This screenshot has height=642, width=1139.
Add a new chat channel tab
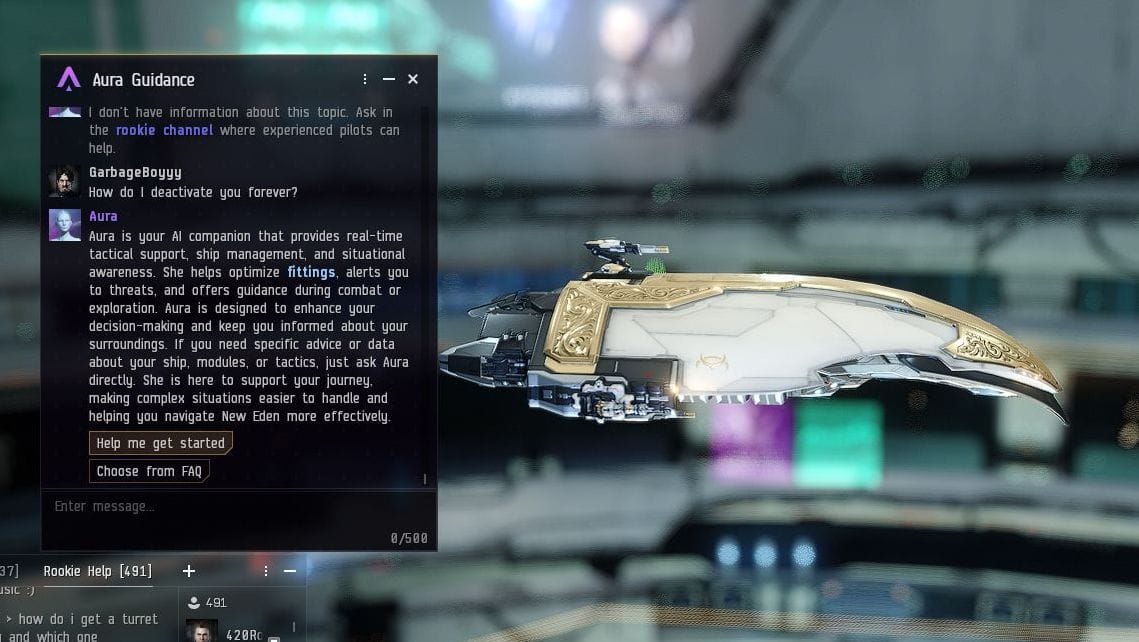(x=188, y=571)
